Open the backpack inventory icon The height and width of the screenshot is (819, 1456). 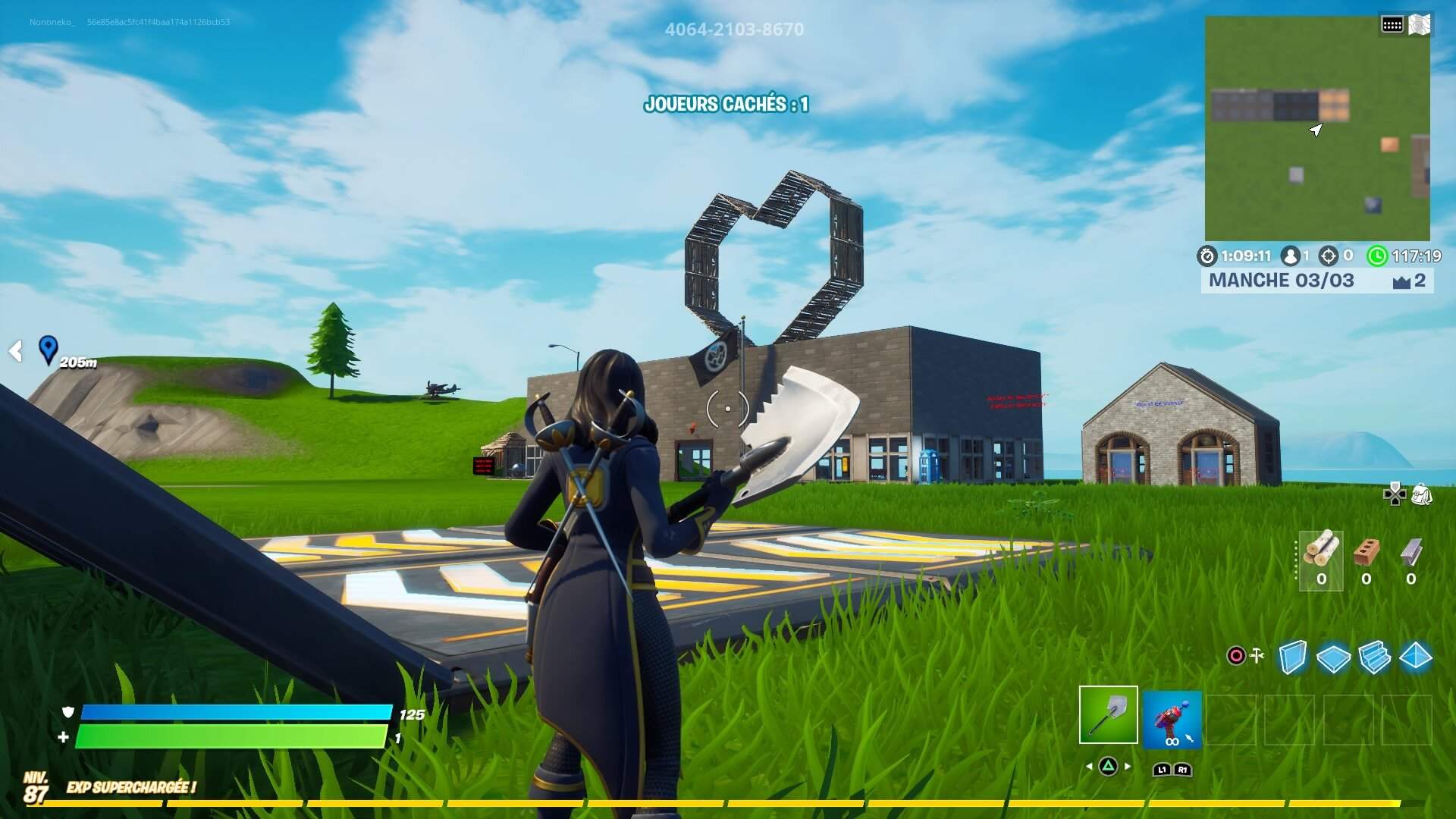point(1423,495)
